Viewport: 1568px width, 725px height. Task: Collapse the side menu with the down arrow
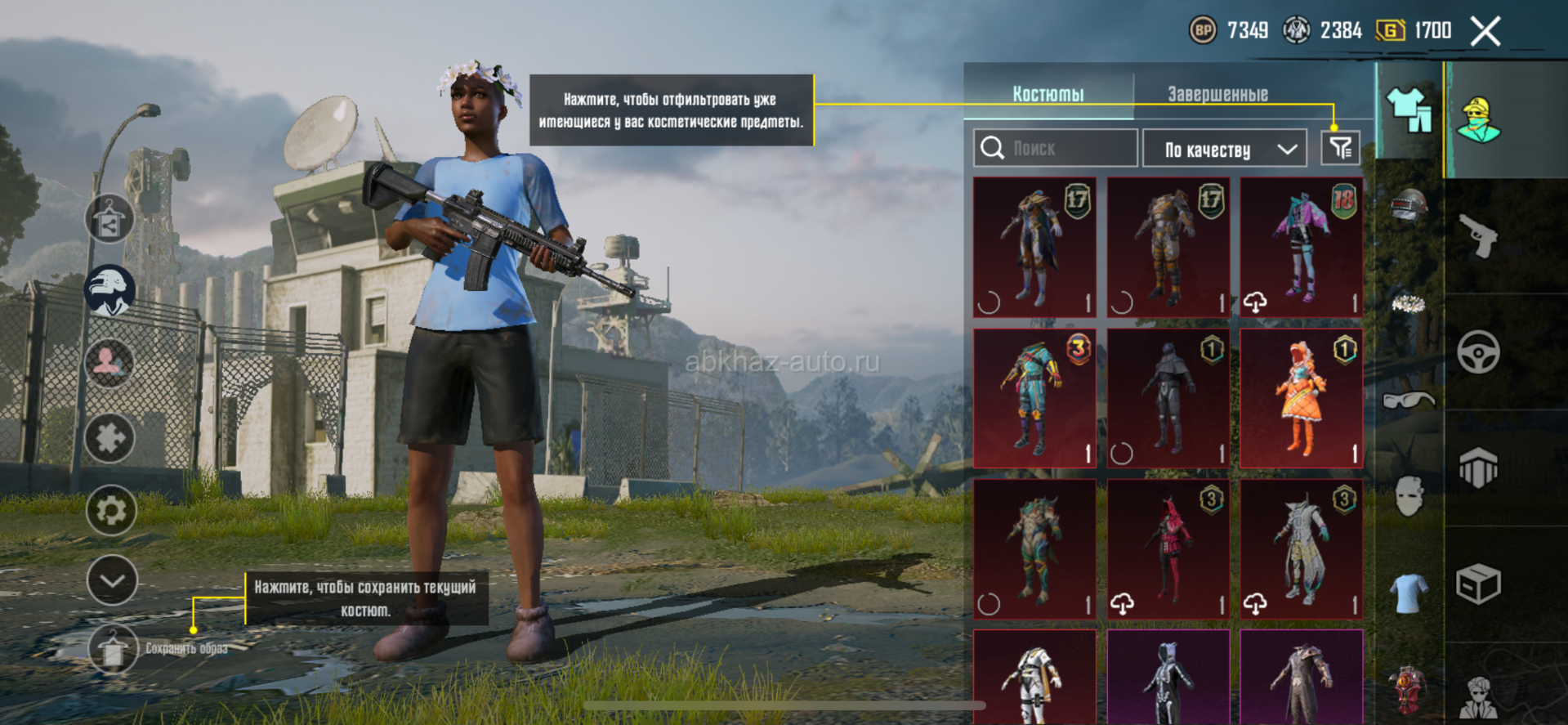tap(111, 580)
